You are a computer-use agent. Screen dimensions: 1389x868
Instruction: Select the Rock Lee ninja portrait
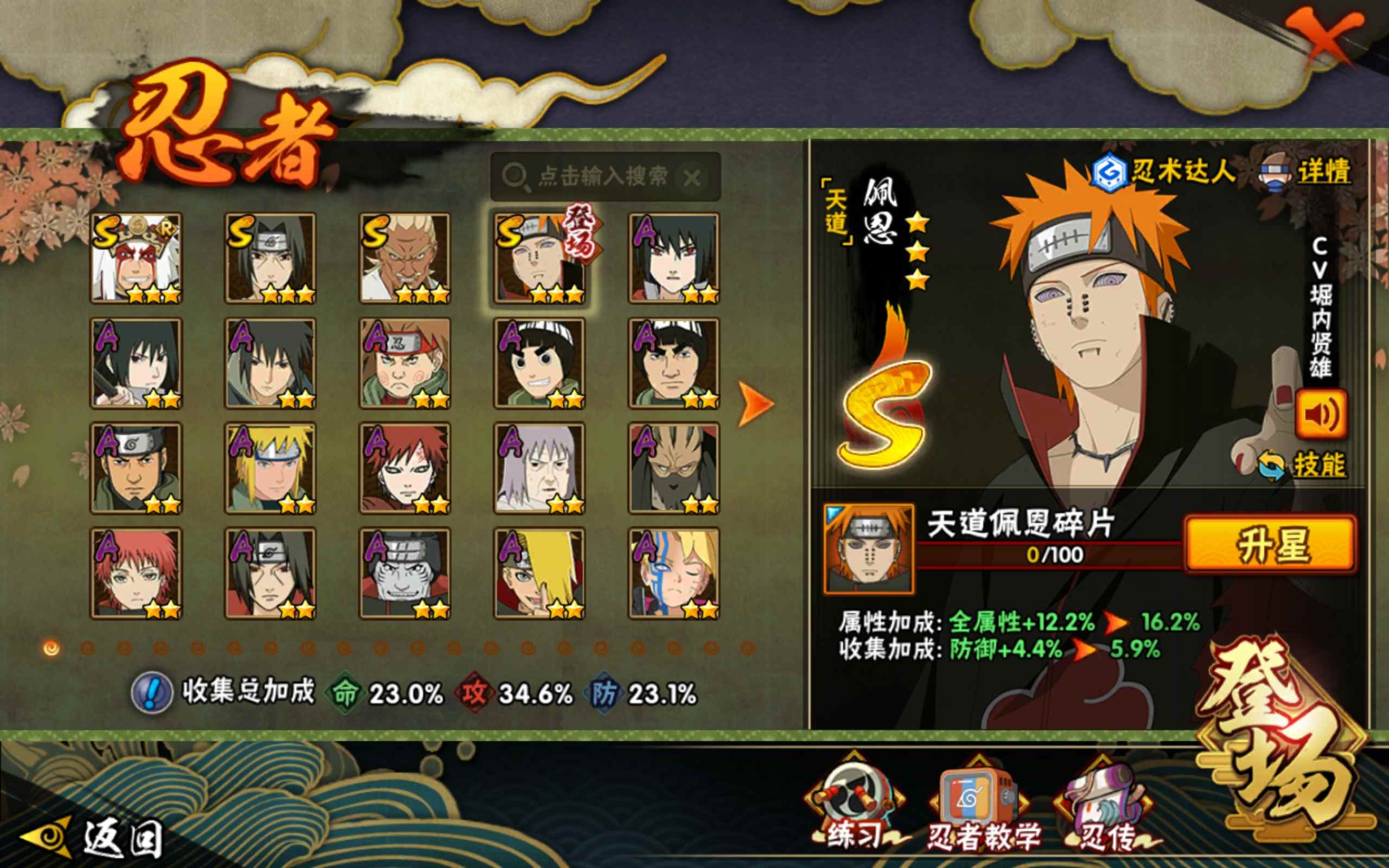[539, 363]
